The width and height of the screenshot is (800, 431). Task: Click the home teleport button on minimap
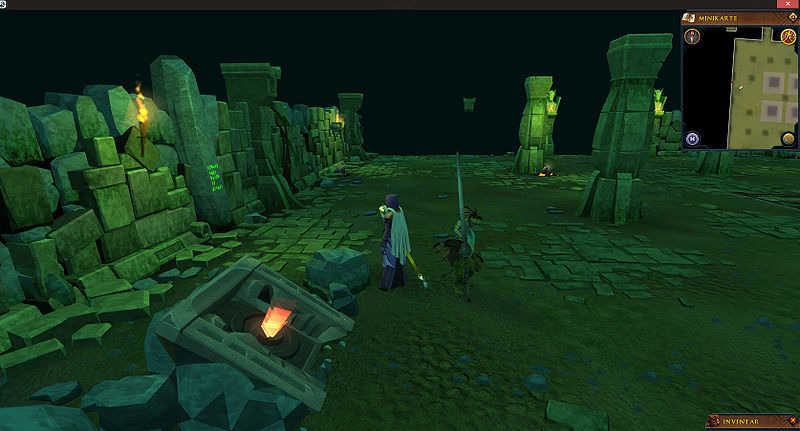[x=693, y=138]
